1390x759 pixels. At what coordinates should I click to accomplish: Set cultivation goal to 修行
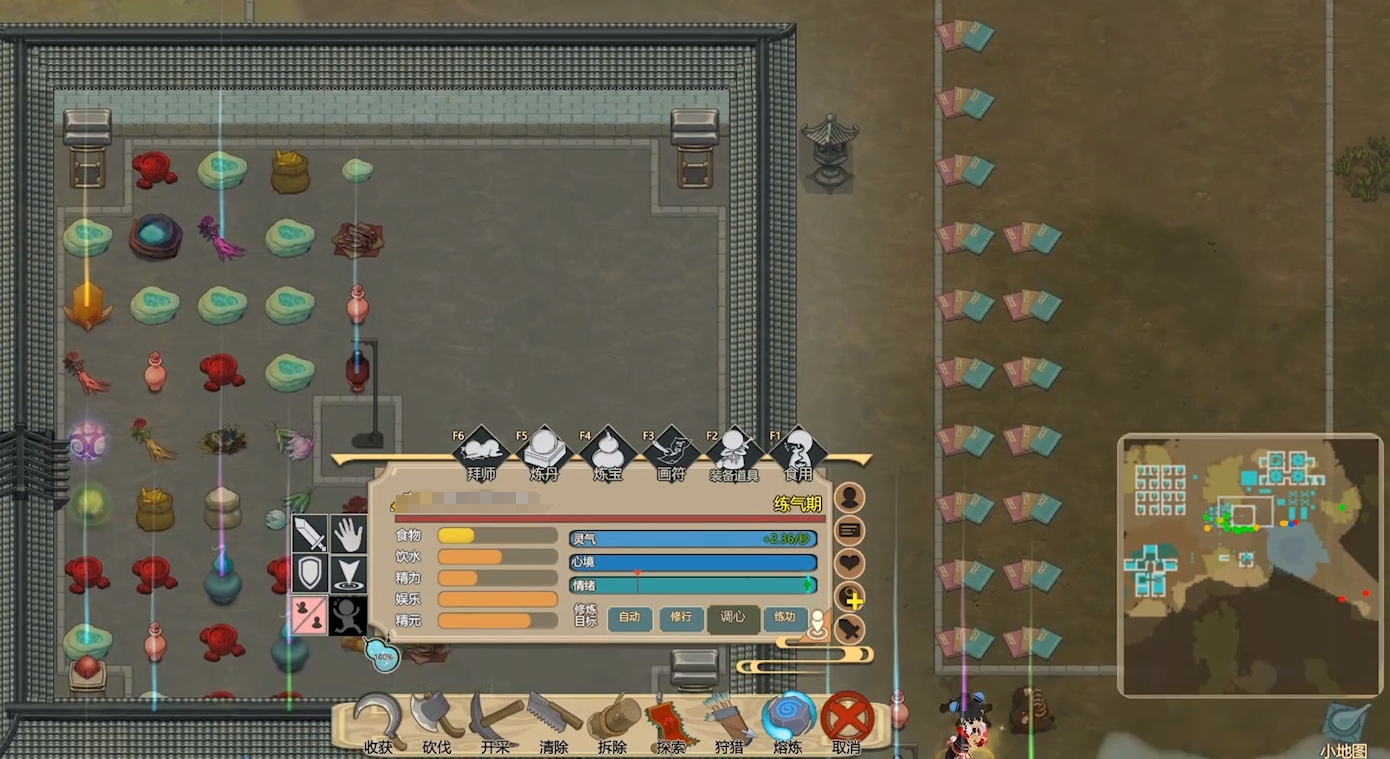(x=681, y=618)
